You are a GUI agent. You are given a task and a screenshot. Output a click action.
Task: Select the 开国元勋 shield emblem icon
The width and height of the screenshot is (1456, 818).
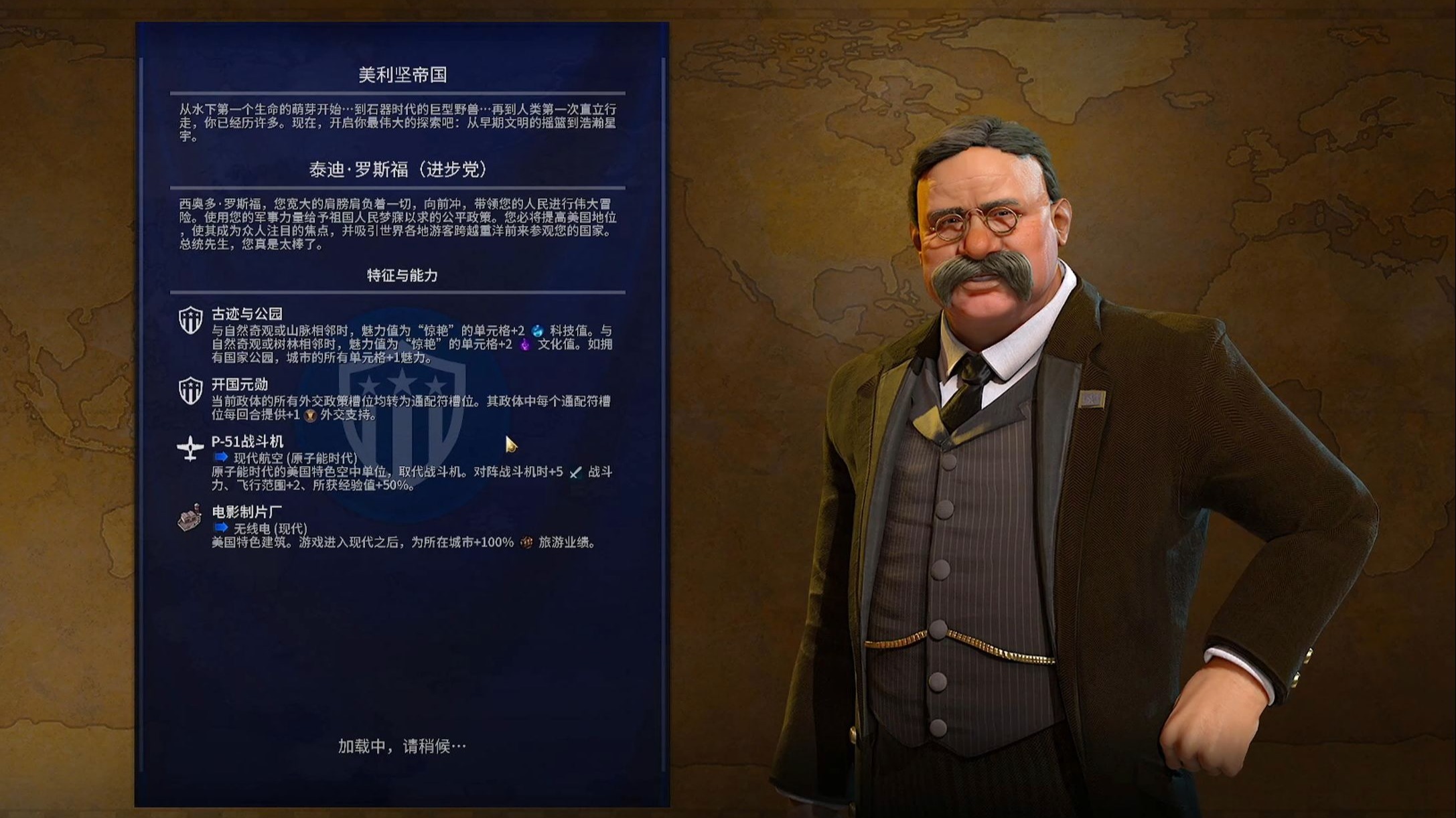coord(191,389)
